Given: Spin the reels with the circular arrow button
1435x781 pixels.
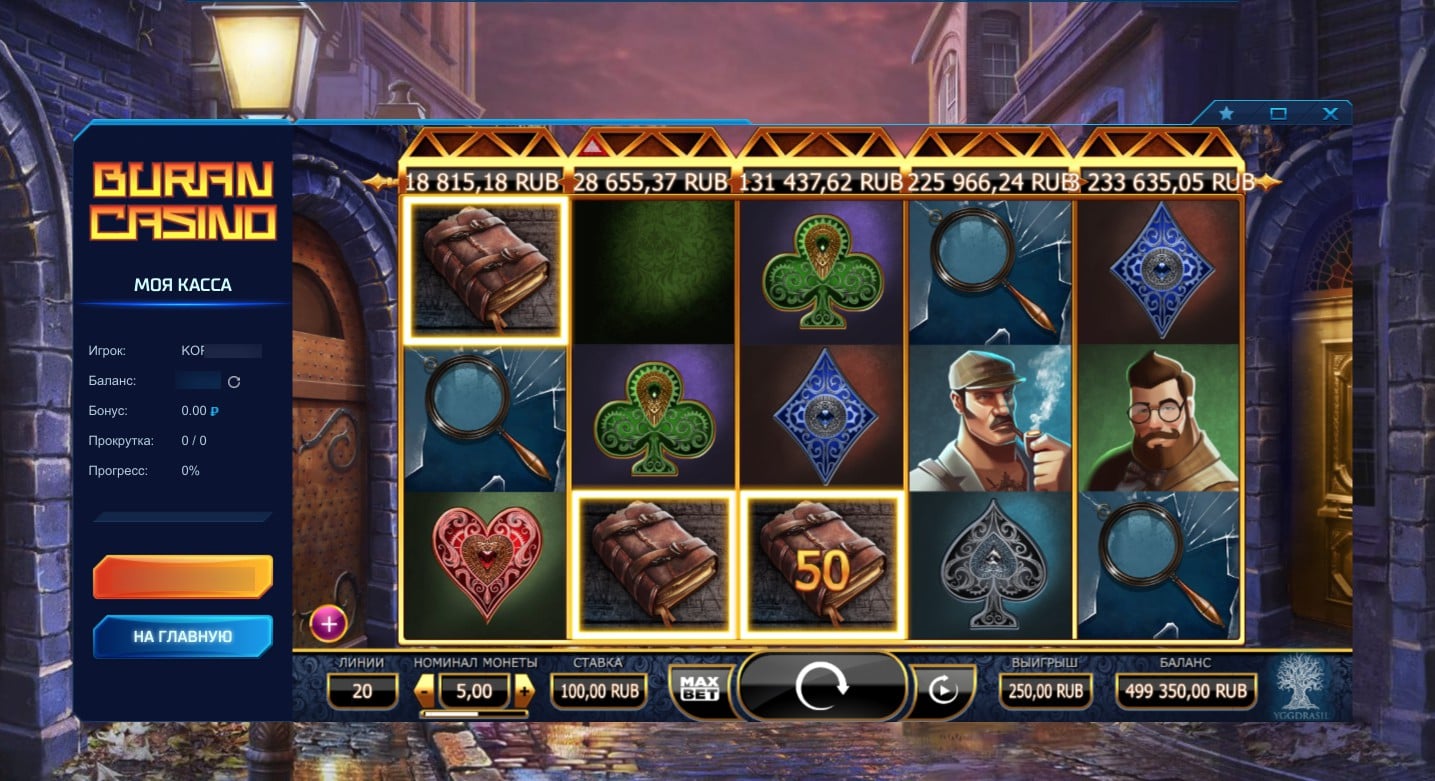Looking at the screenshot, I should 821,687.
